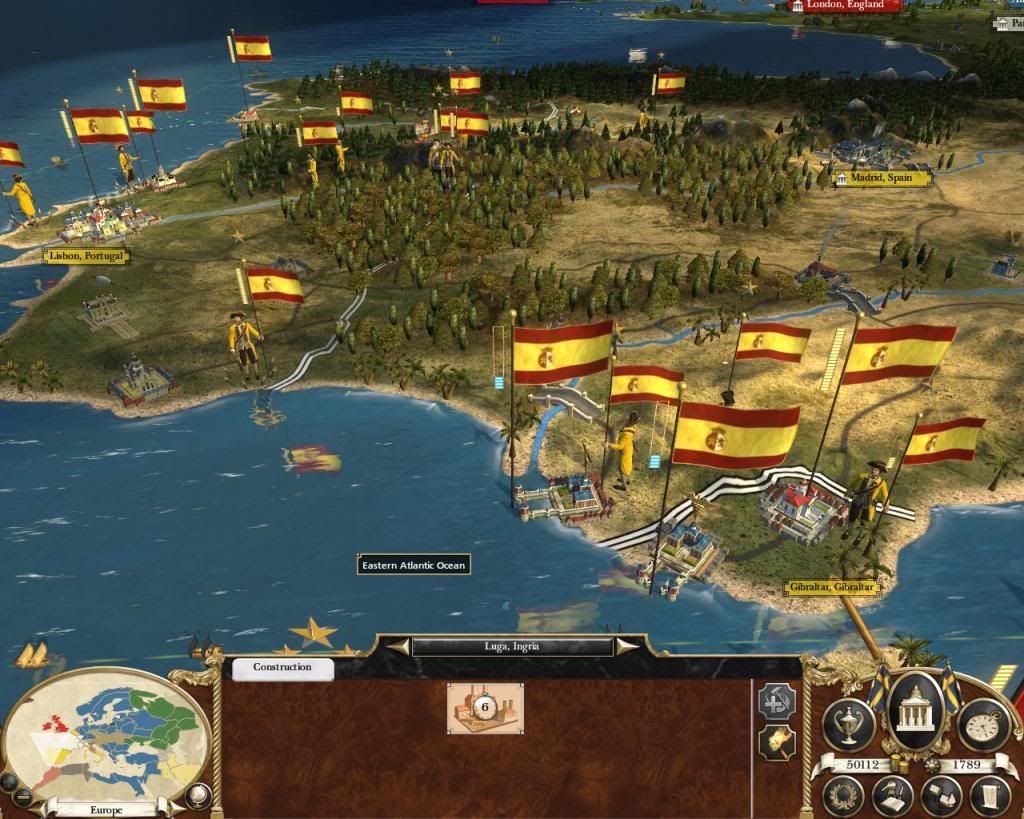Go to the previous settlement with left arrow

(x=399, y=647)
